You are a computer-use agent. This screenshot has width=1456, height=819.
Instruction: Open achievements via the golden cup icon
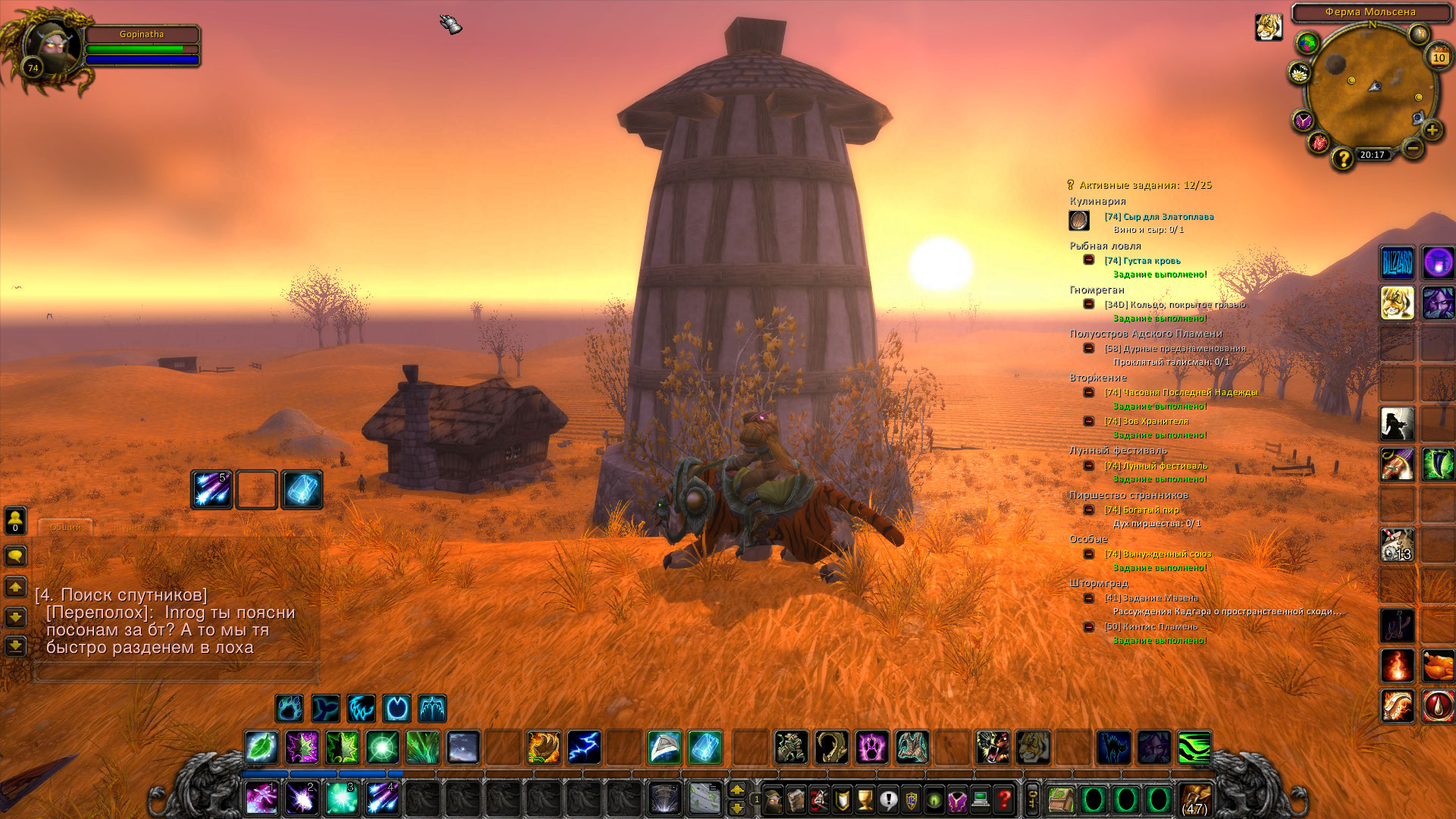[864, 800]
